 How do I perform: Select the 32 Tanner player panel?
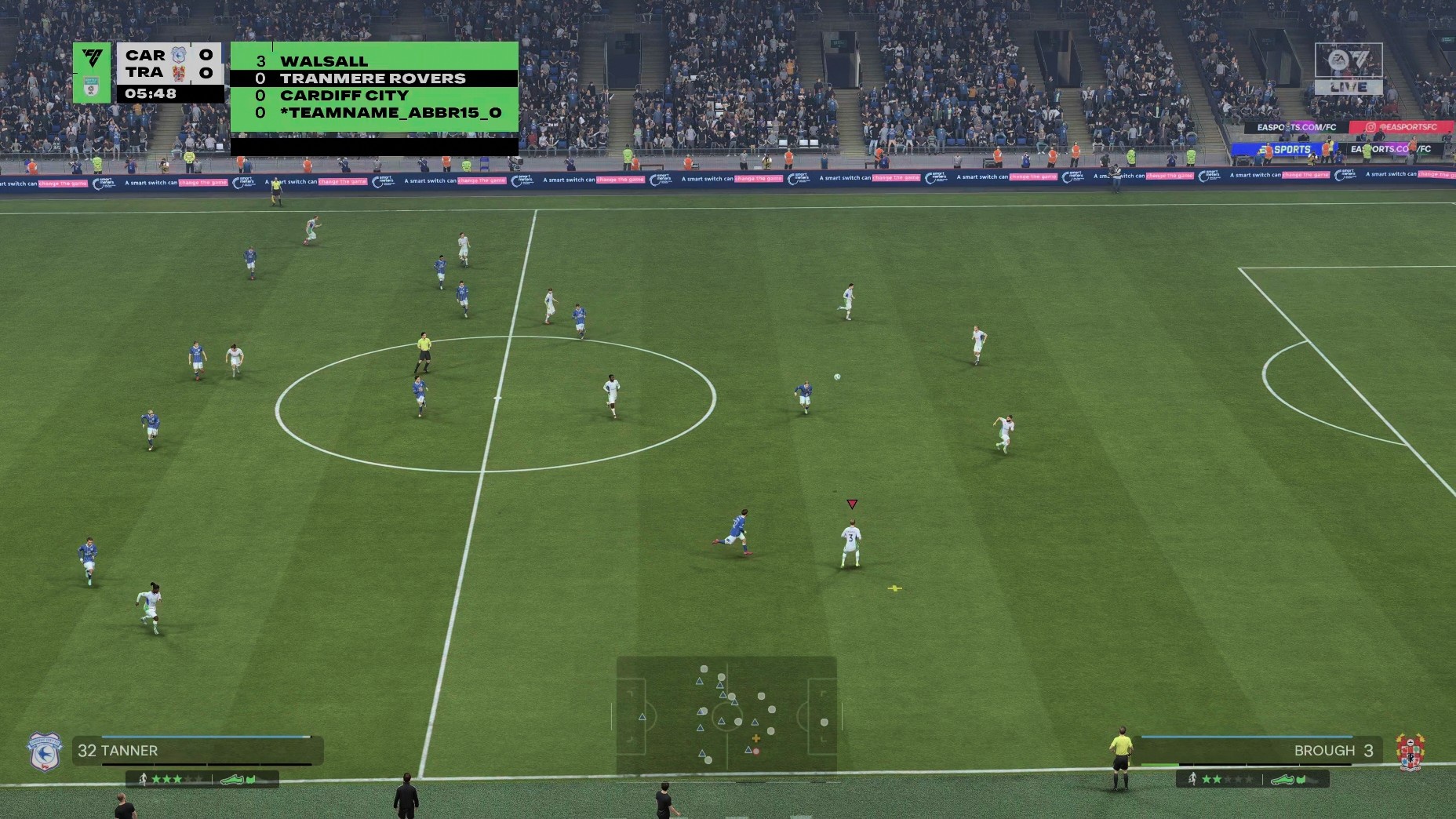click(x=198, y=751)
